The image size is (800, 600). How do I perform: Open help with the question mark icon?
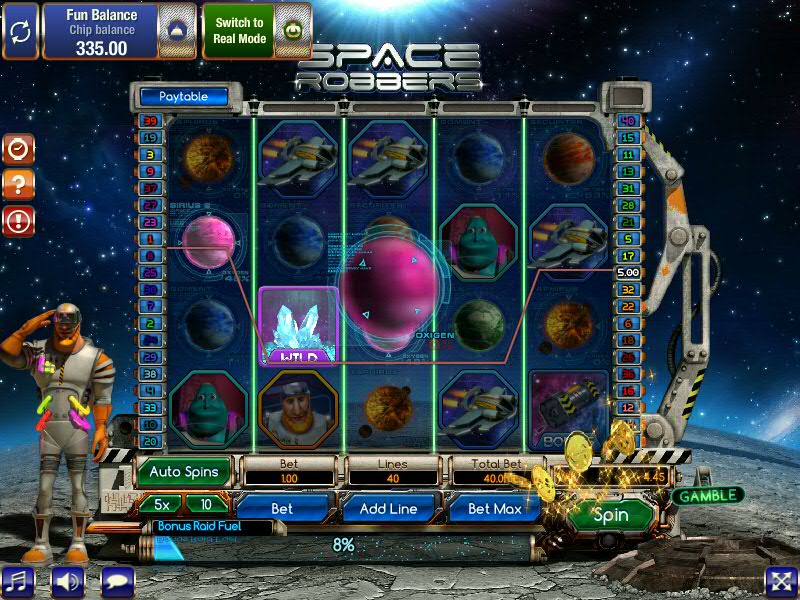coord(18,184)
